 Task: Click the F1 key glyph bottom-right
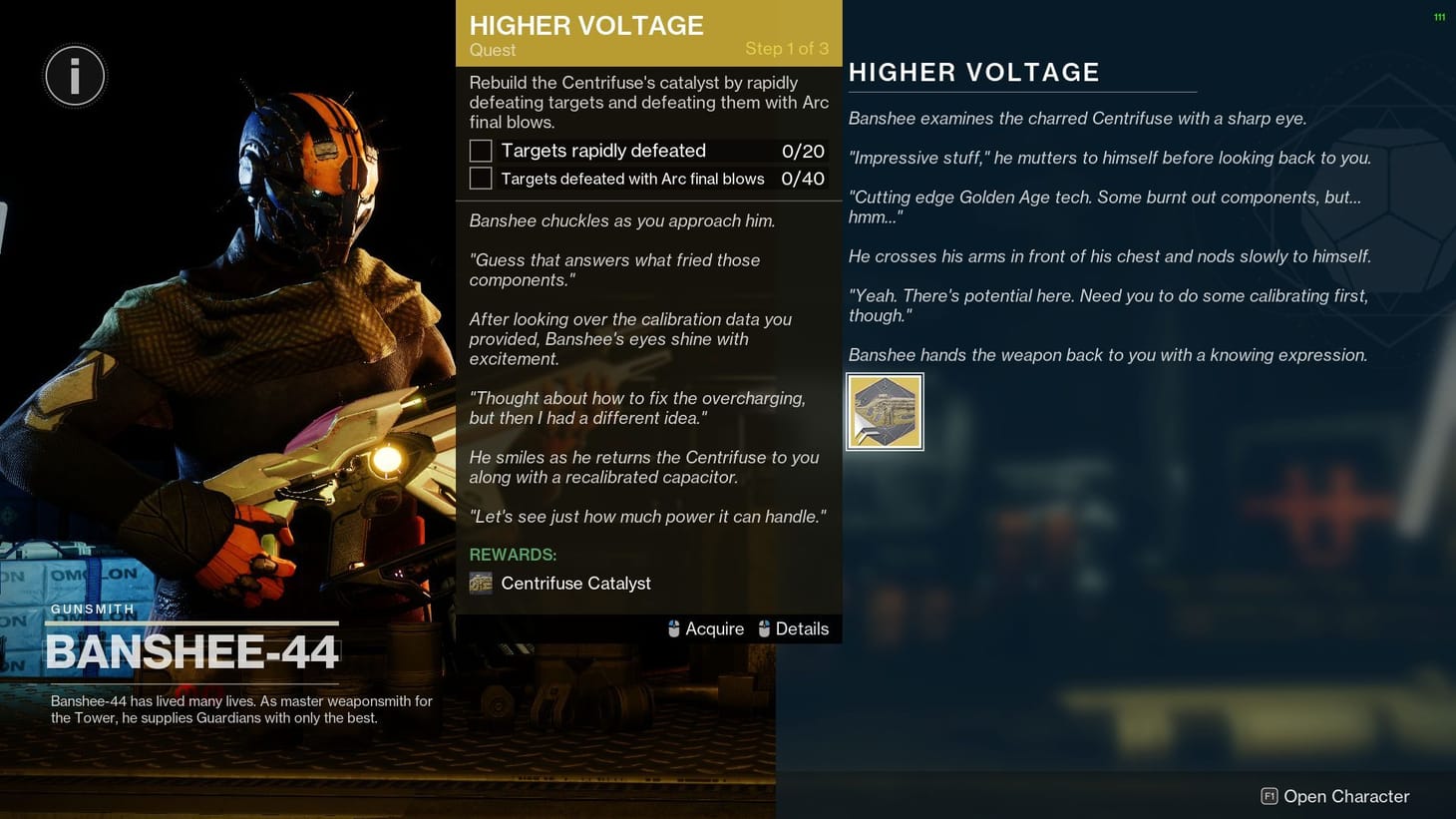(1270, 796)
